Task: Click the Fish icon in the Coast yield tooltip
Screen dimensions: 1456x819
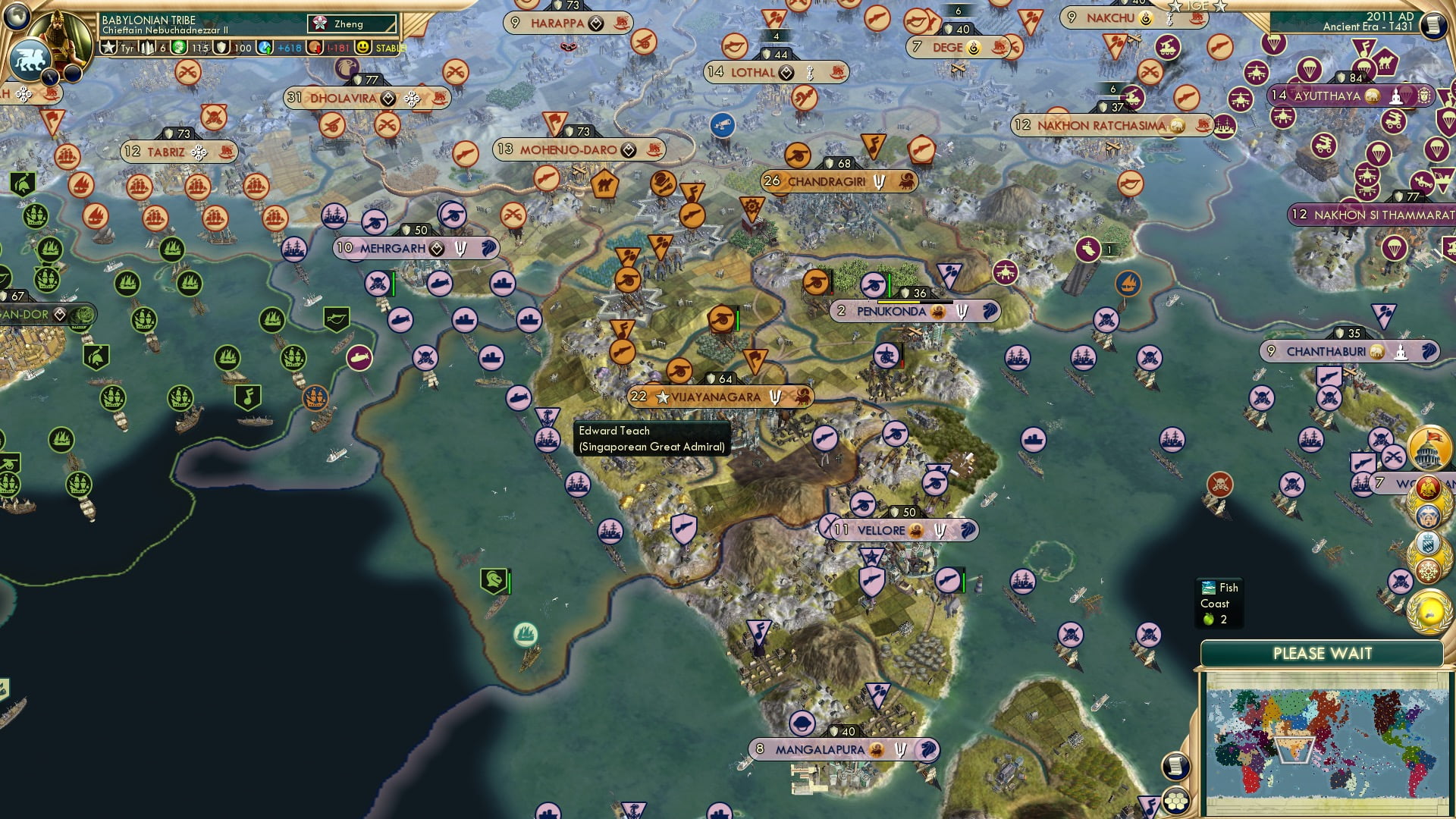Action: pos(1207,587)
